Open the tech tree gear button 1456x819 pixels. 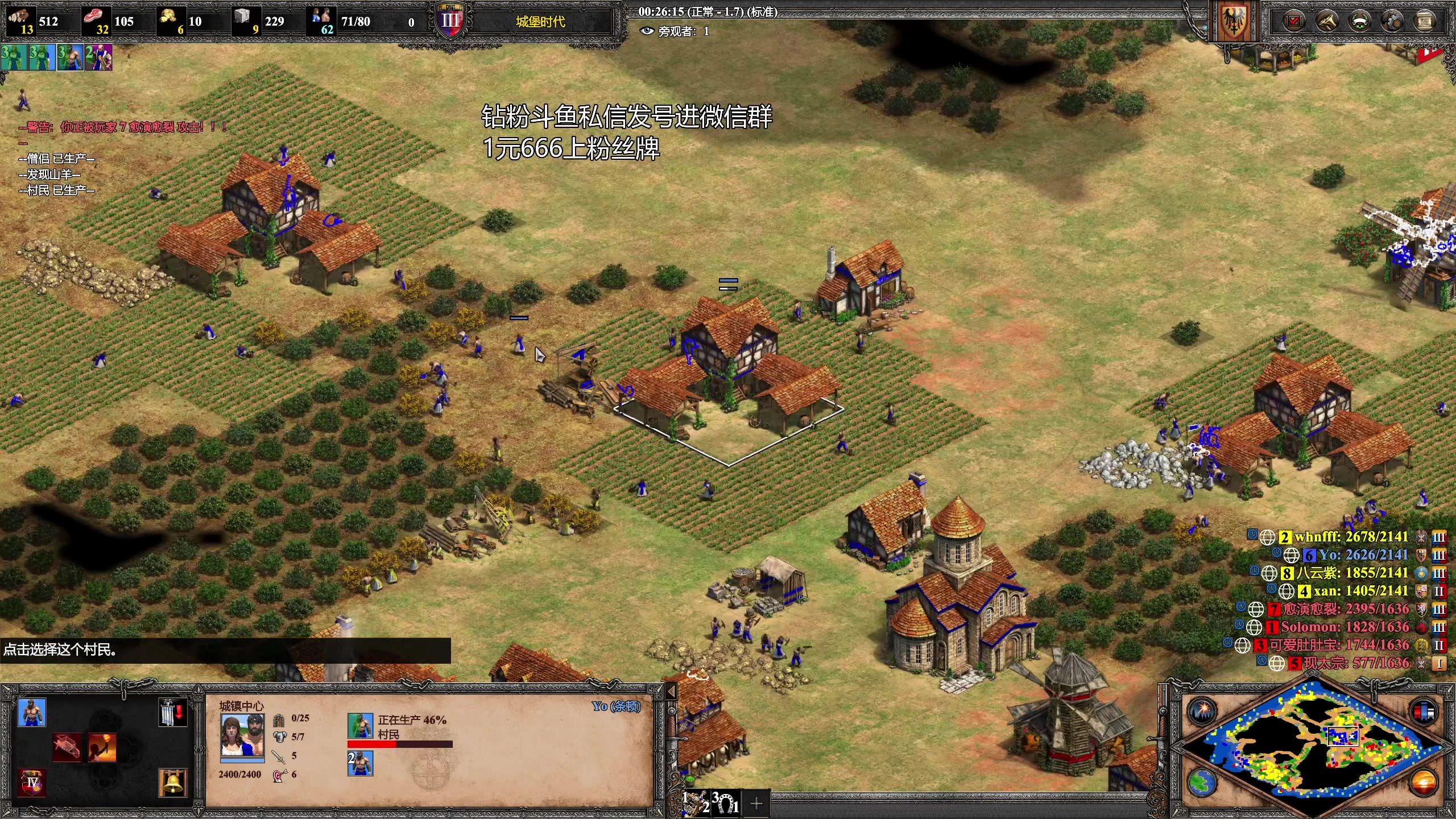1392,22
